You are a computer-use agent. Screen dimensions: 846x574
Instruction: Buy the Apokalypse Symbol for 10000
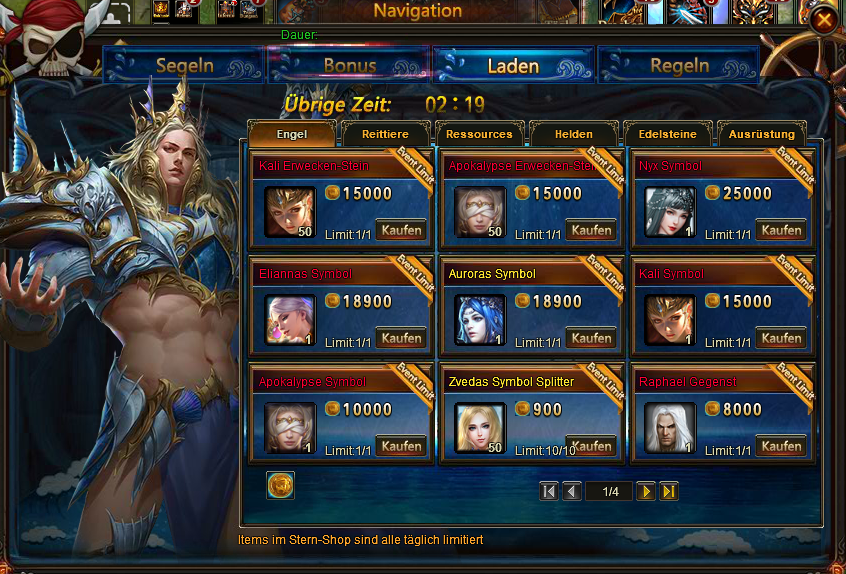tap(401, 446)
